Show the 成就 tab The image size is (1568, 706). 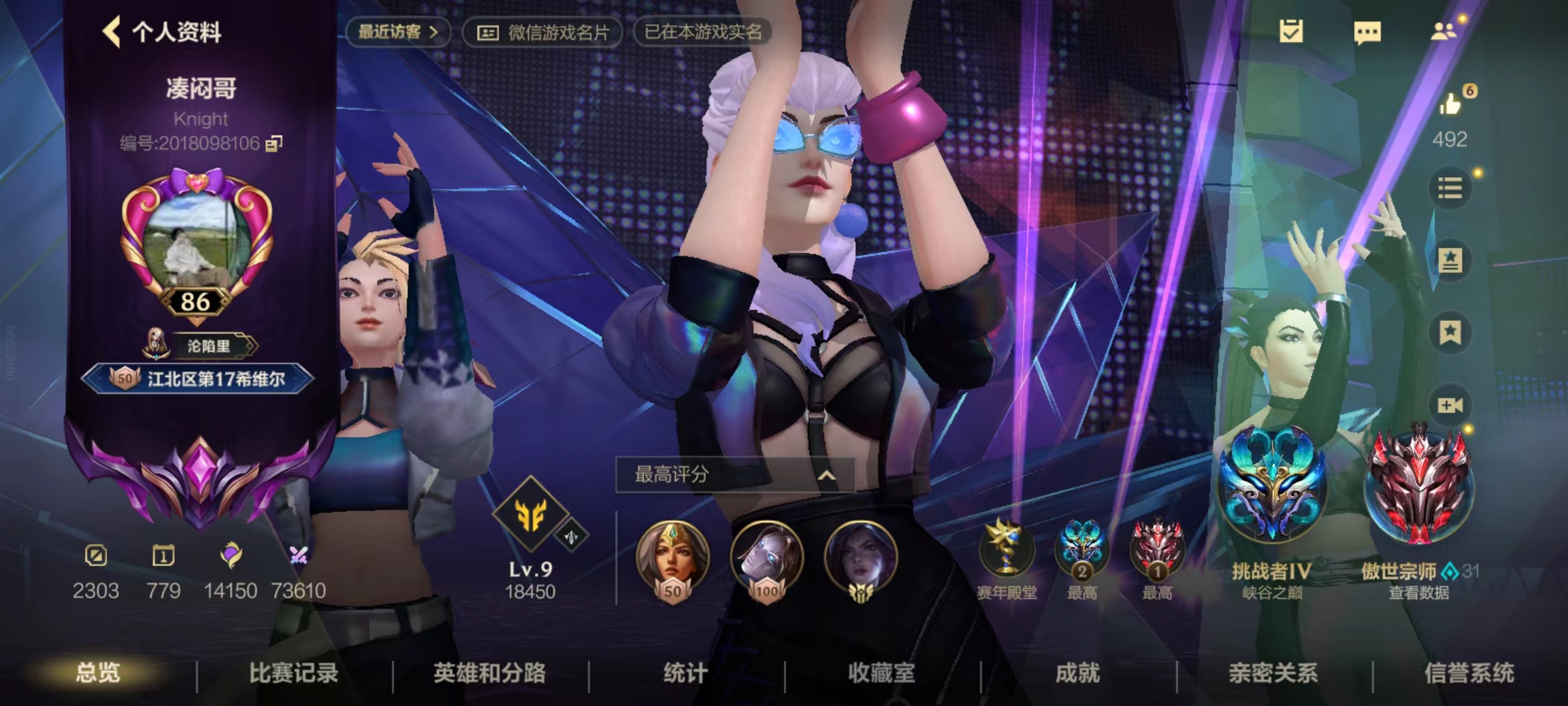1077,673
